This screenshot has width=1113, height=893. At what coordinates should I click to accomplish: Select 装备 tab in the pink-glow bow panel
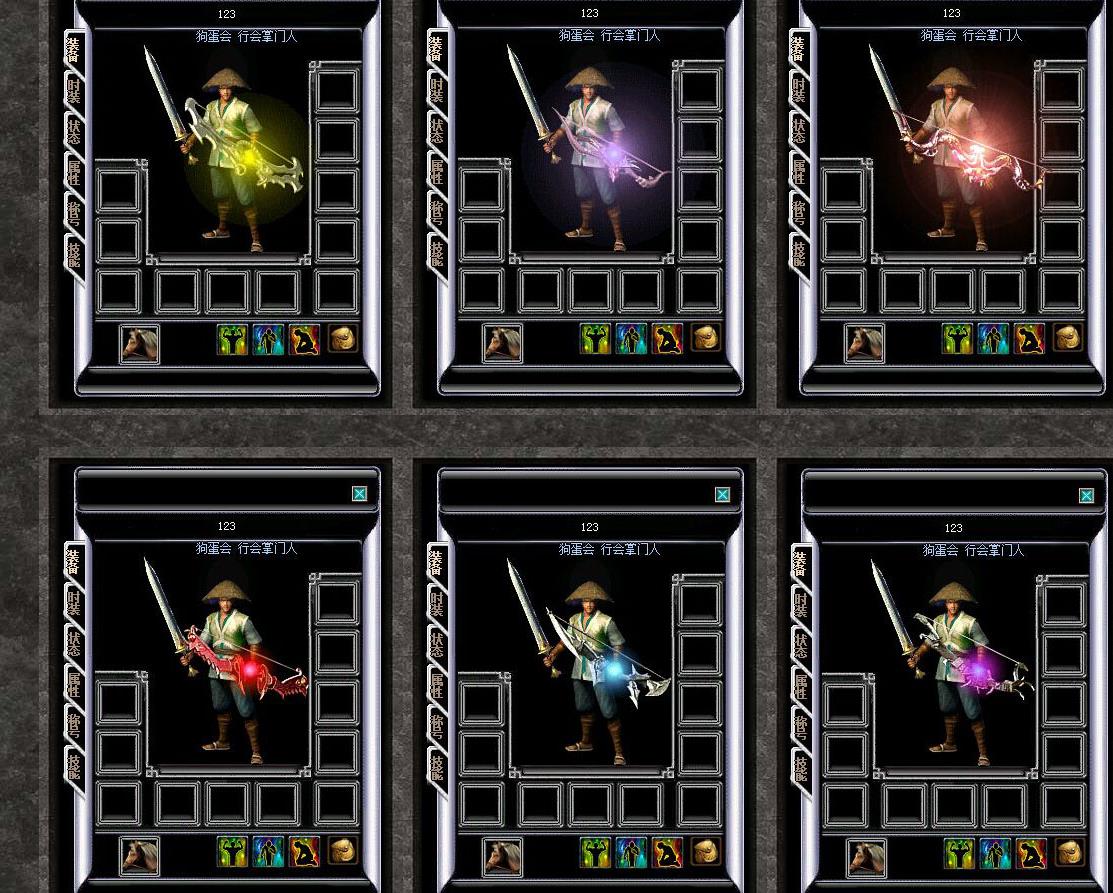799,48
